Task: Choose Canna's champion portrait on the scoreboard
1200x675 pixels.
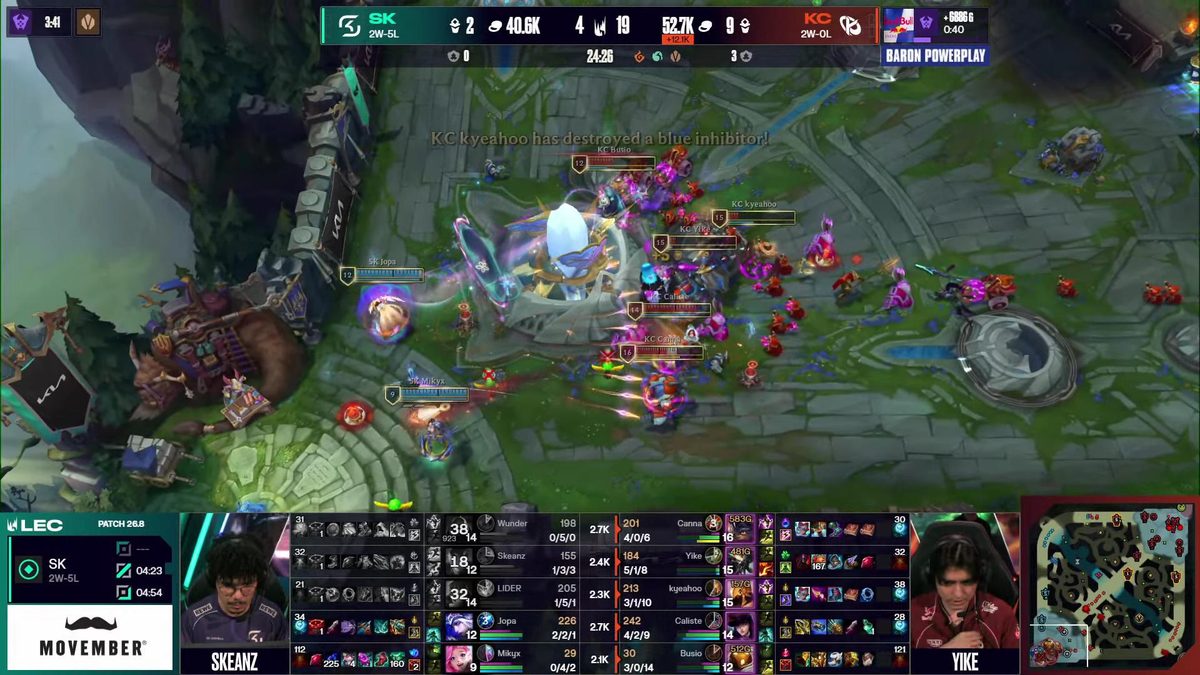Action: (x=741, y=530)
